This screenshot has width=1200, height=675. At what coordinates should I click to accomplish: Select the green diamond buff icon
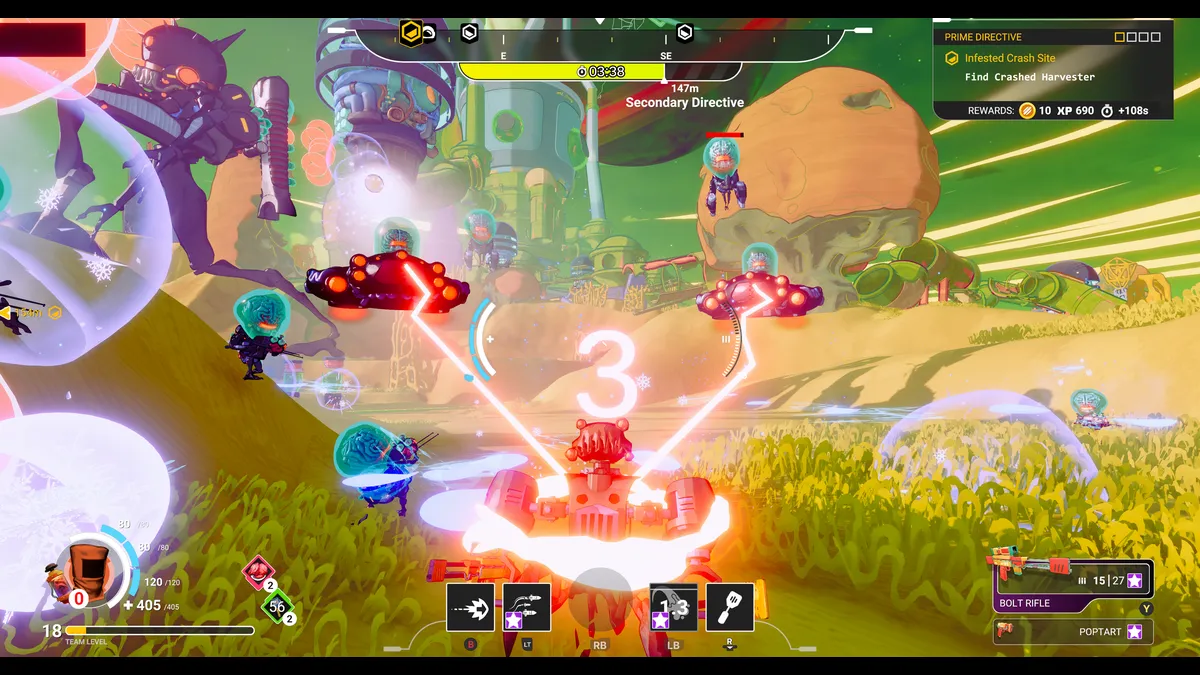[x=277, y=606]
